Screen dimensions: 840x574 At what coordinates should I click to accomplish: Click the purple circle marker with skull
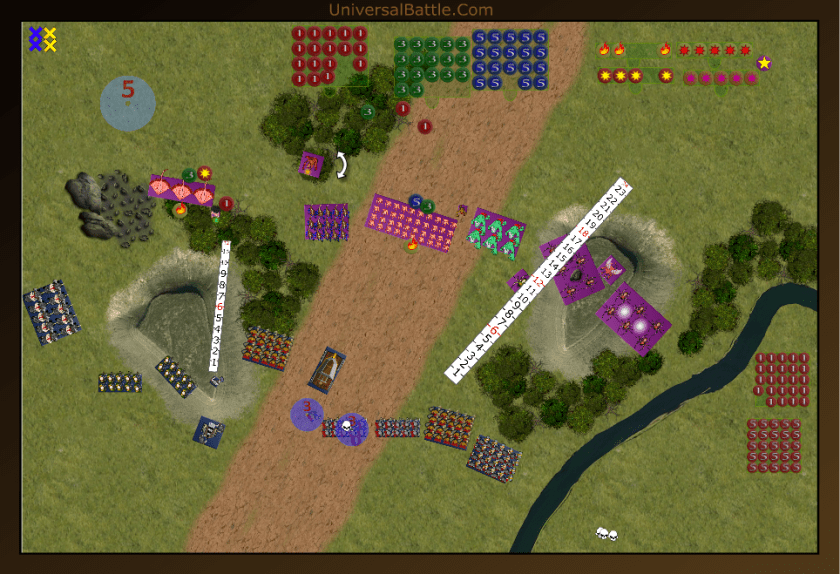click(x=351, y=429)
